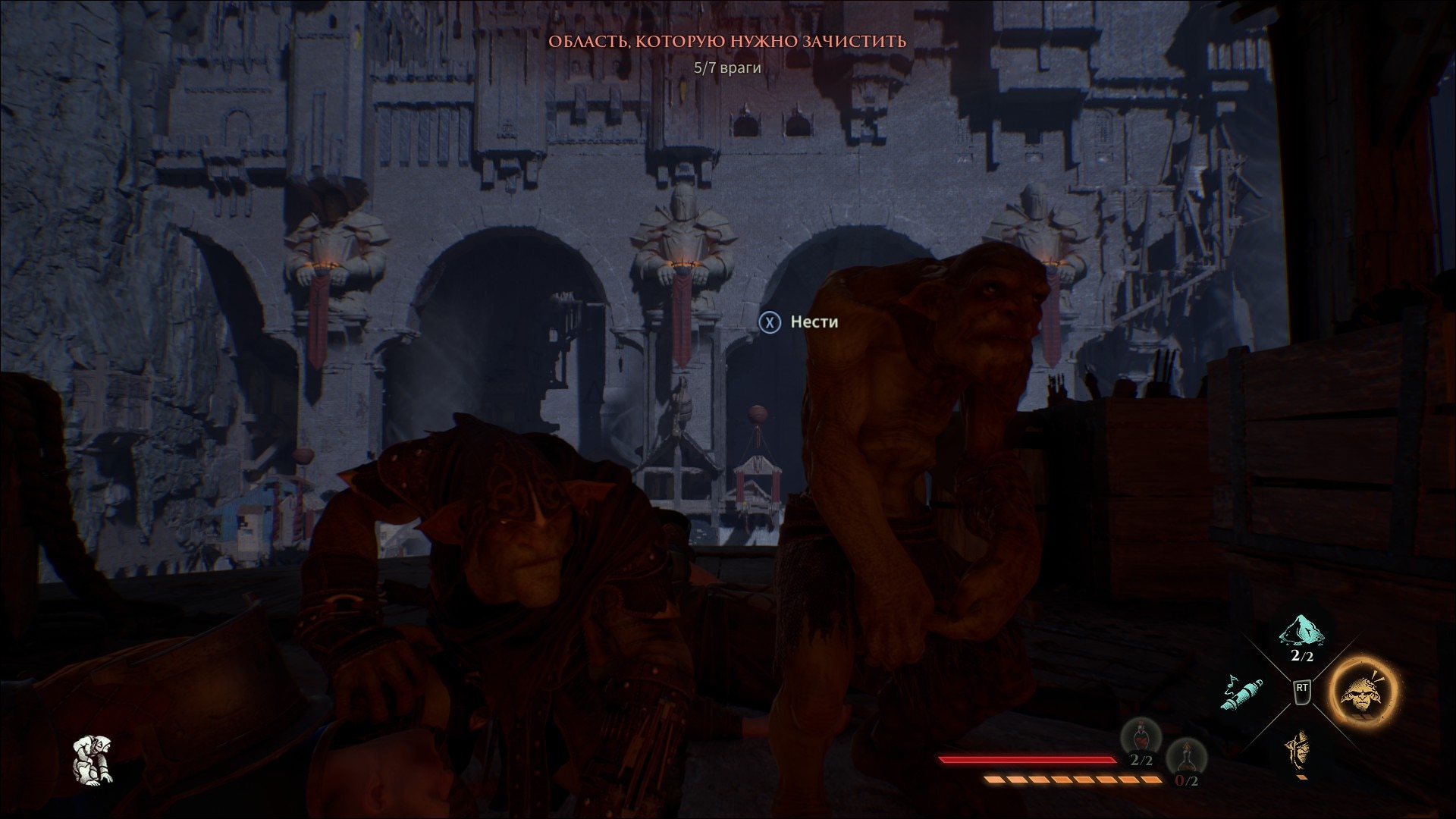Select the hooded goblin profile ability
The width and height of the screenshot is (1456, 819).
coord(1298,752)
